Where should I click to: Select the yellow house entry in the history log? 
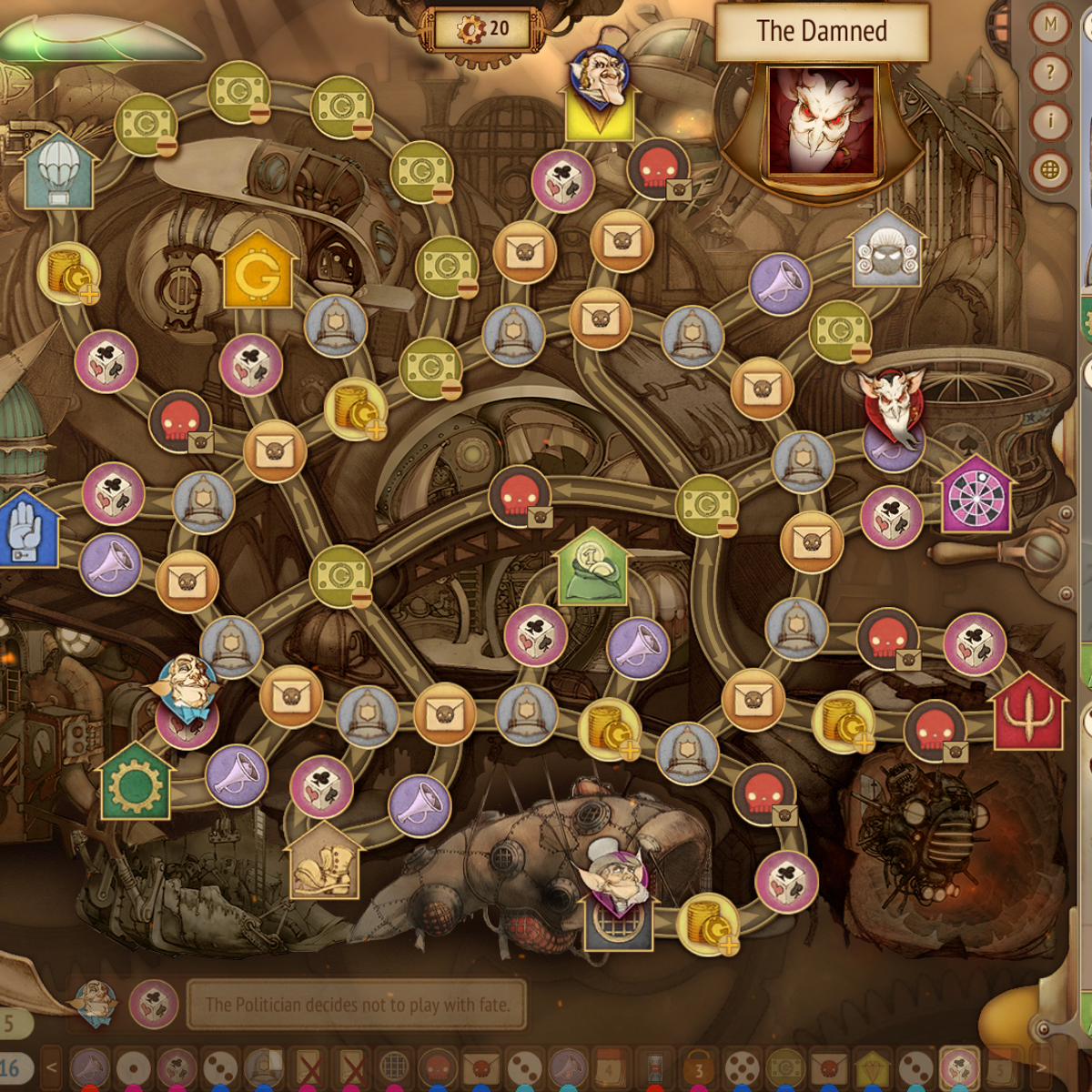point(873,1068)
